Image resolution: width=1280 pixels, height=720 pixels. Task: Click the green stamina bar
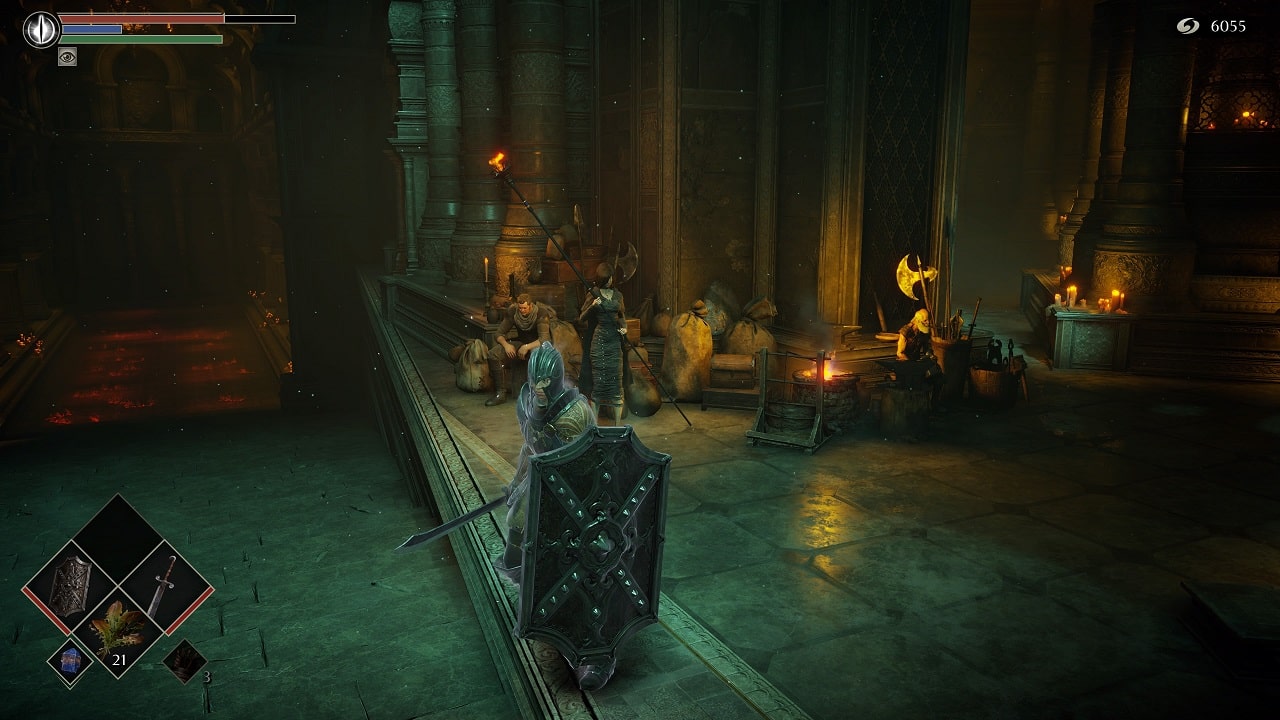(140, 40)
